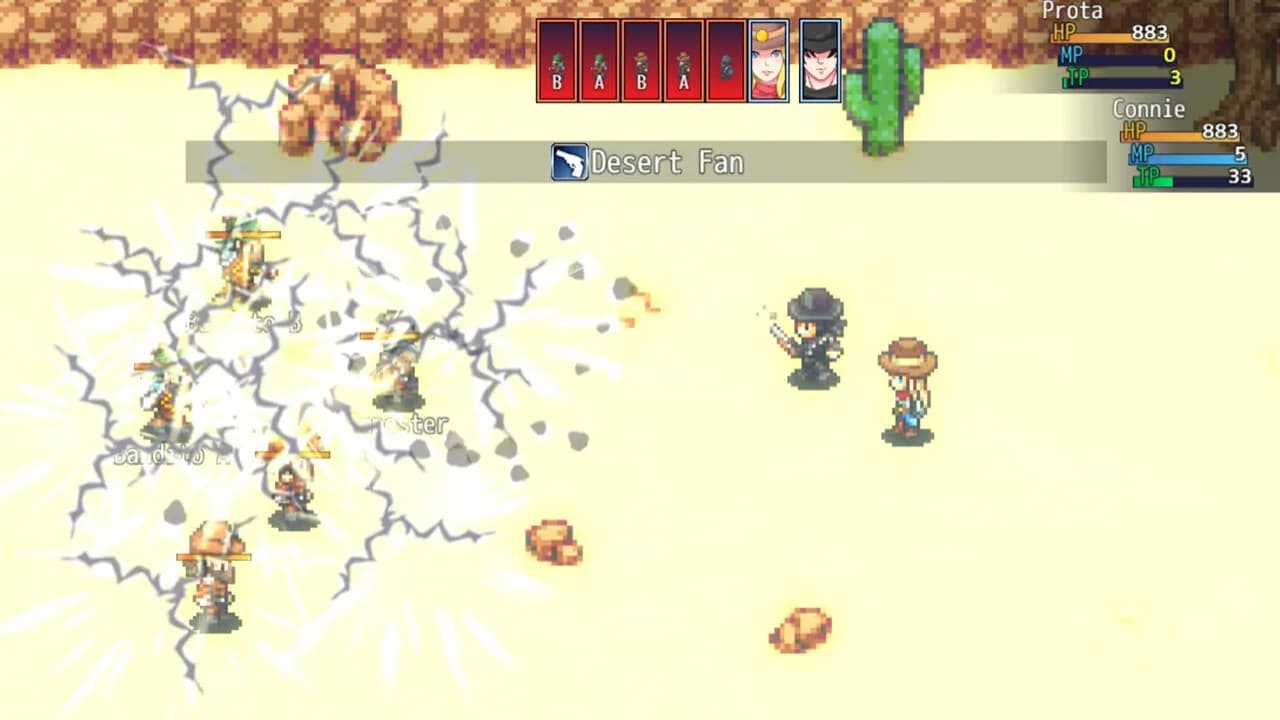Screen dimensions: 1280x720
Task: Select Connie's cowboy-hat sprite on the battlefield
Action: coord(910,390)
